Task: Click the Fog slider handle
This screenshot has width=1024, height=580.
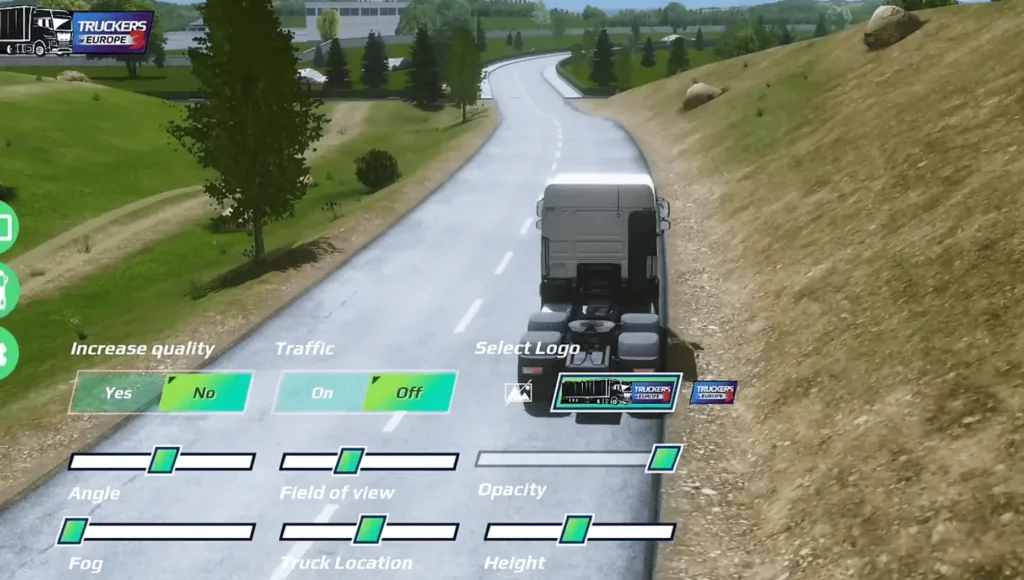Action: (72, 531)
